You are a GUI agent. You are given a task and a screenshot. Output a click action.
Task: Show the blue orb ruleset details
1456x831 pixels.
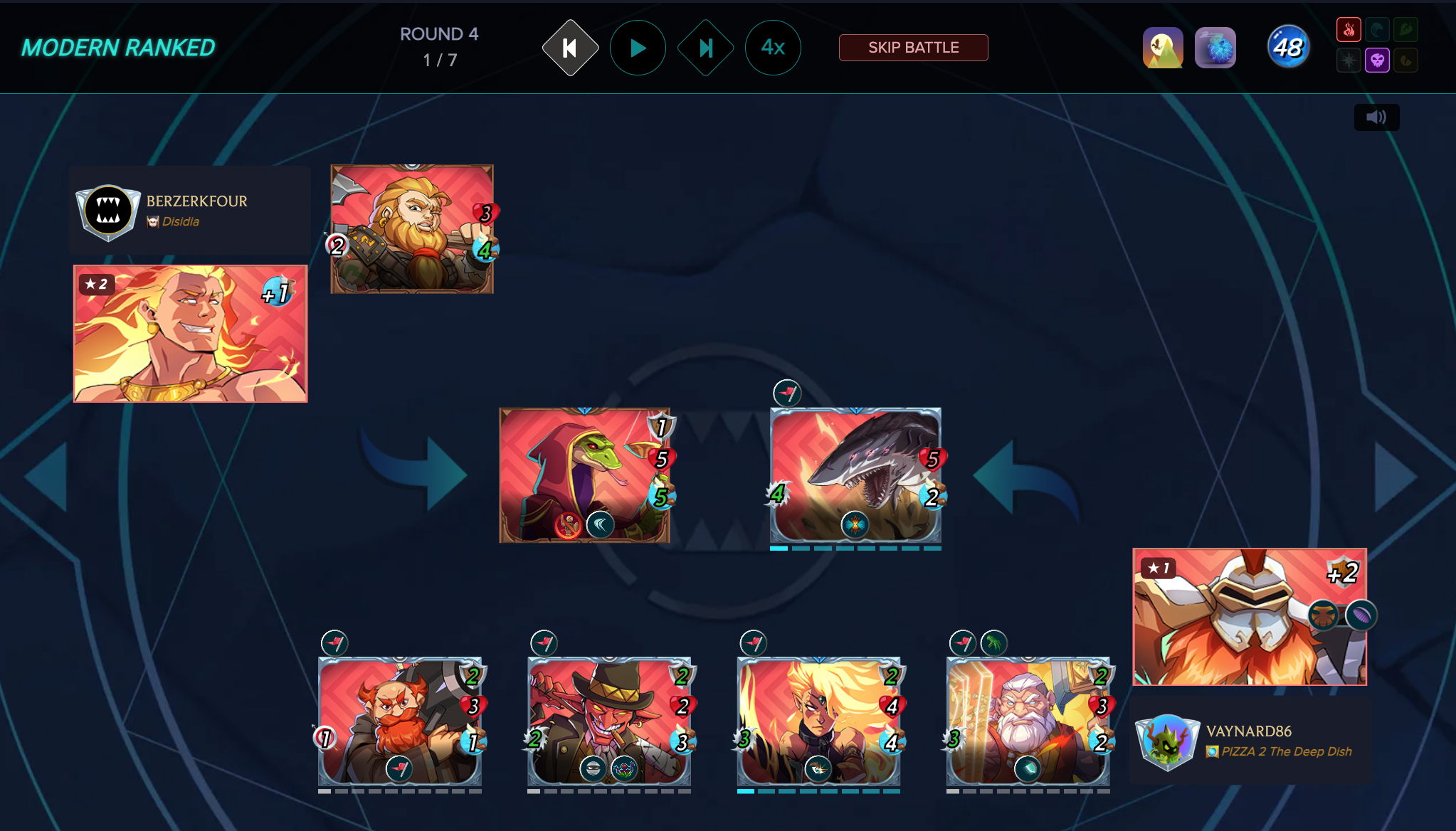pyautogui.click(x=1215, y=48)
